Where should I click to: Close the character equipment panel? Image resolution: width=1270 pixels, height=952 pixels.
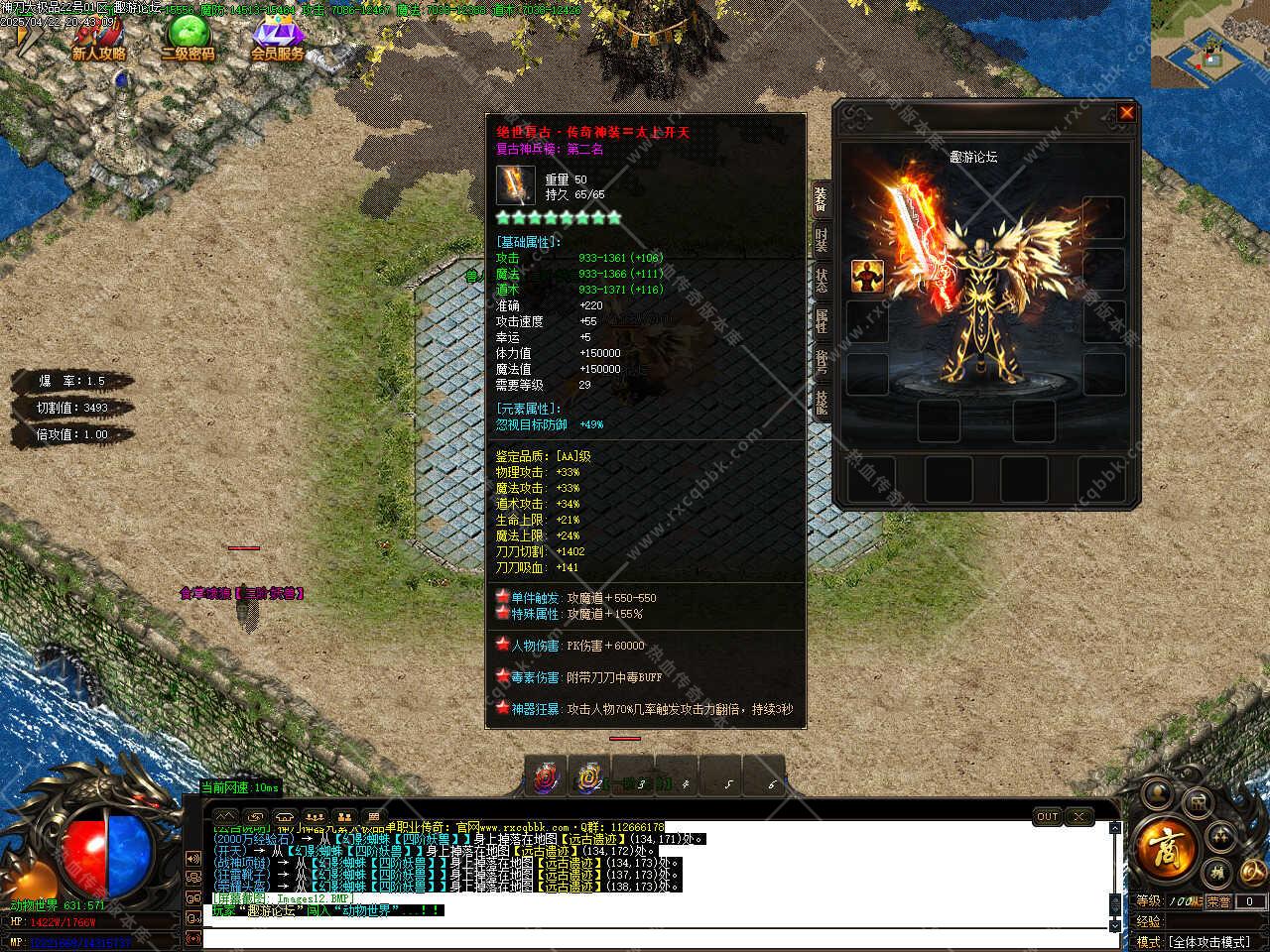pos(1126,113)
